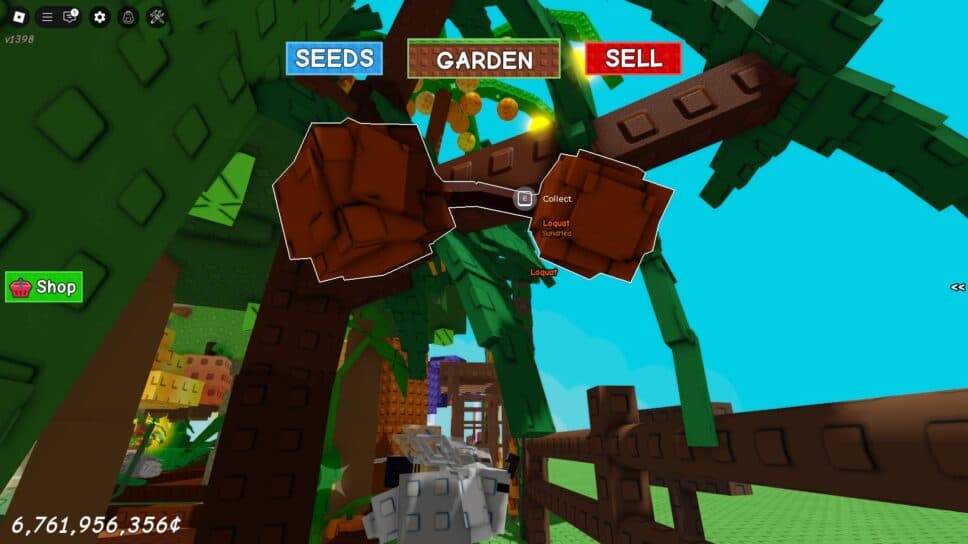Open the Roblox main menu logo
This screenshot has width=968, height=544.
pyautogui.click(x=19, y=16)
